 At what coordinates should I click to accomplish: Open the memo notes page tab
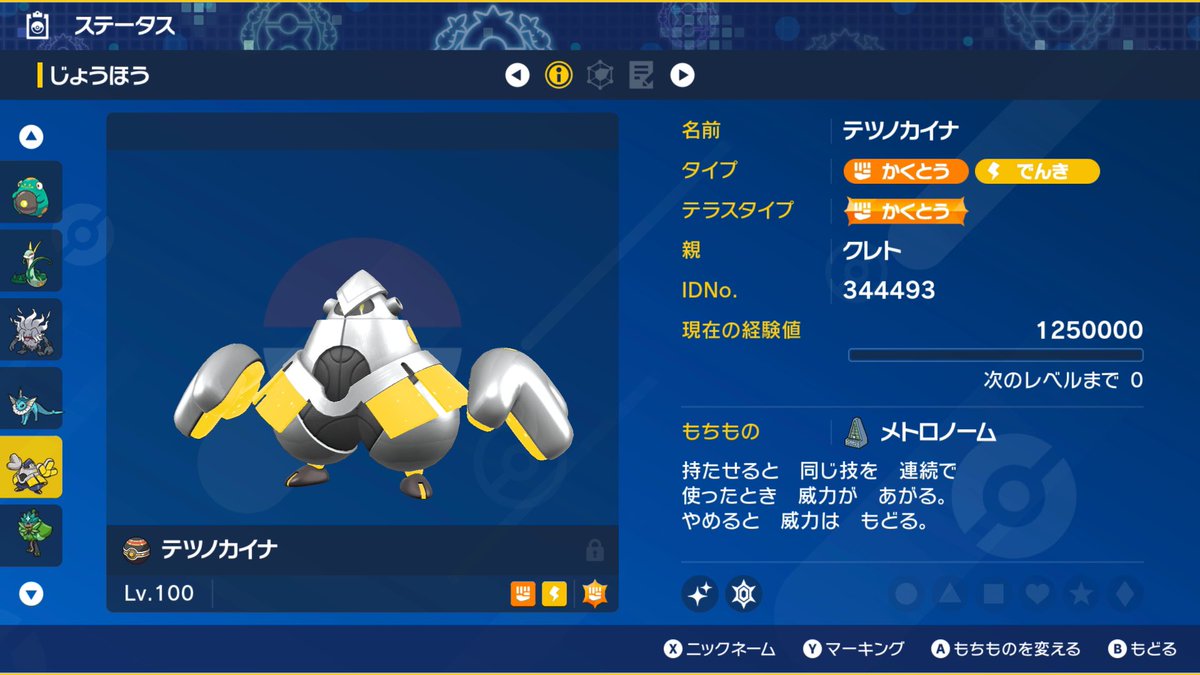(x=640, y=75)
